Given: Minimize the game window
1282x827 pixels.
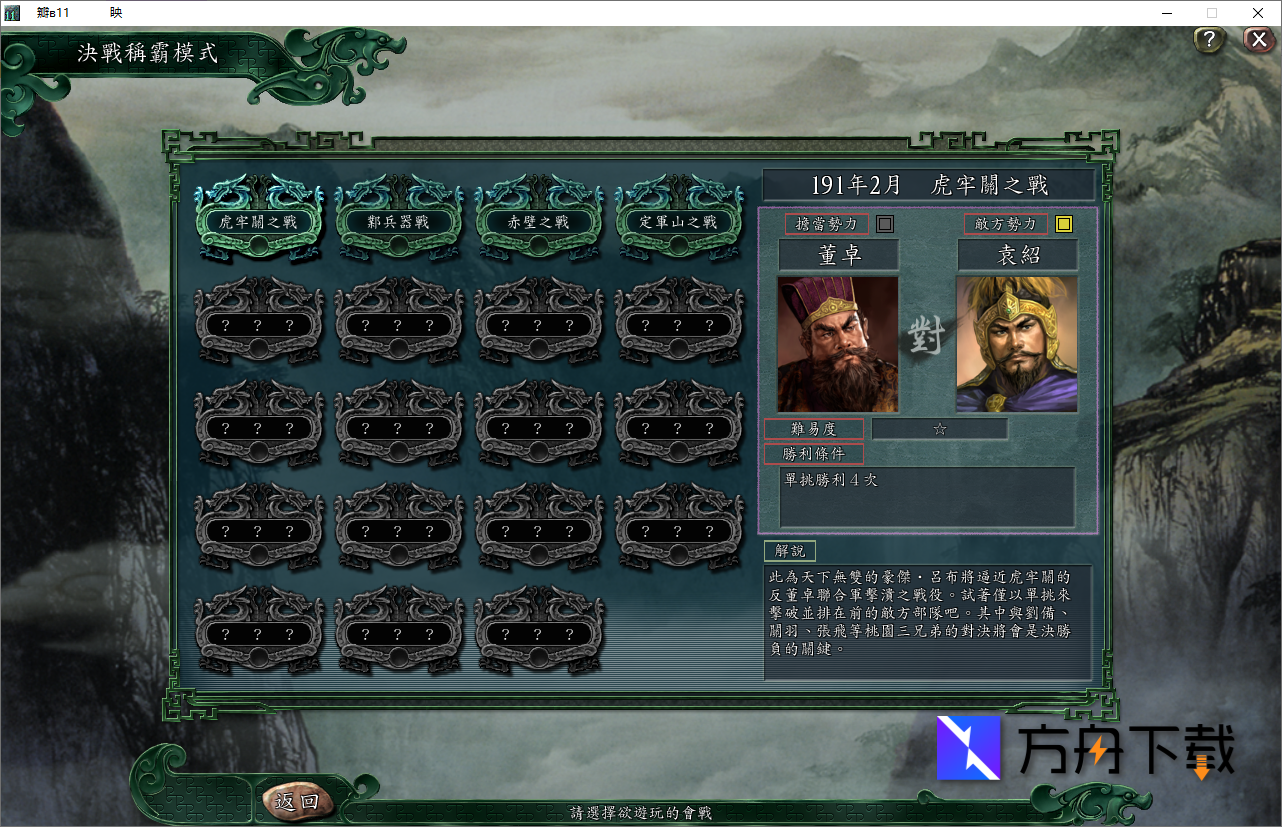Looking at the screenshot, I should coord(1167,13).
